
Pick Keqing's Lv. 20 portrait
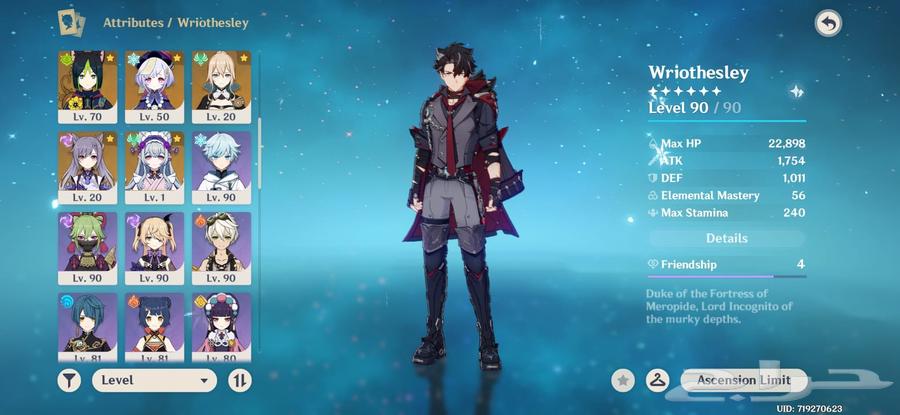click(87, 166)
